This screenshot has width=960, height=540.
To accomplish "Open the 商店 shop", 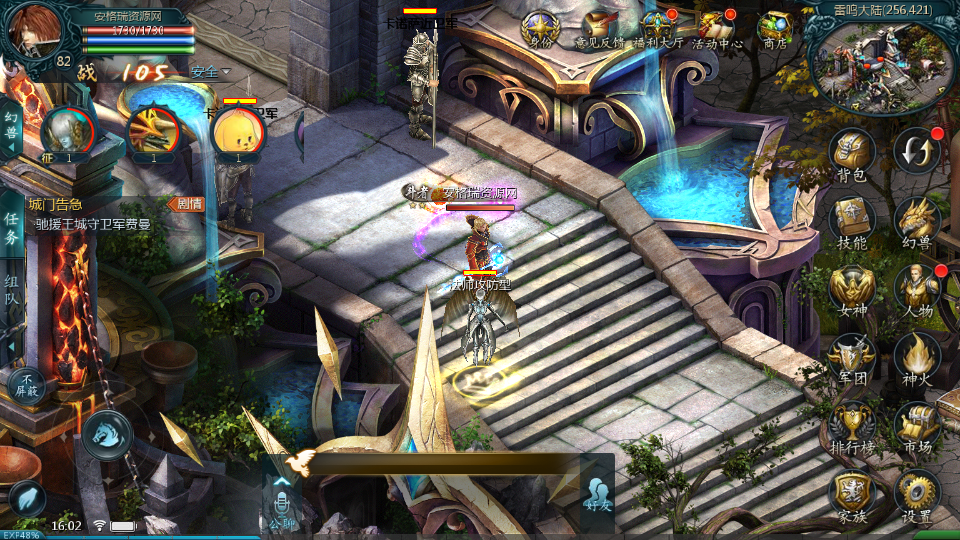I will [775, 28].
